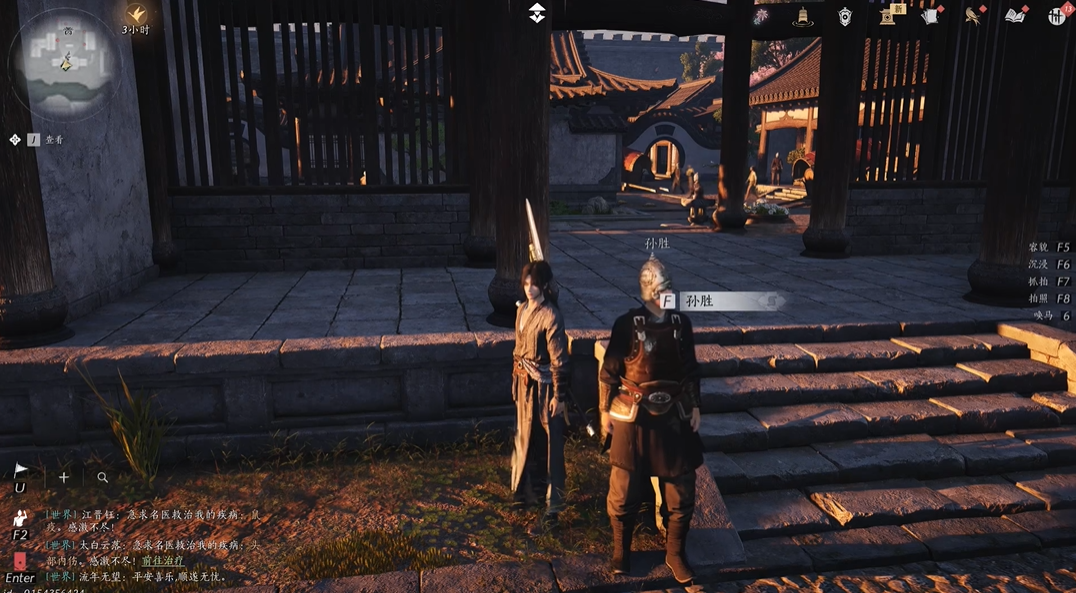This screenshot has height=593, width=1076.
Task: Open the open-book journal icon
Action: [x=1015, y=16]
